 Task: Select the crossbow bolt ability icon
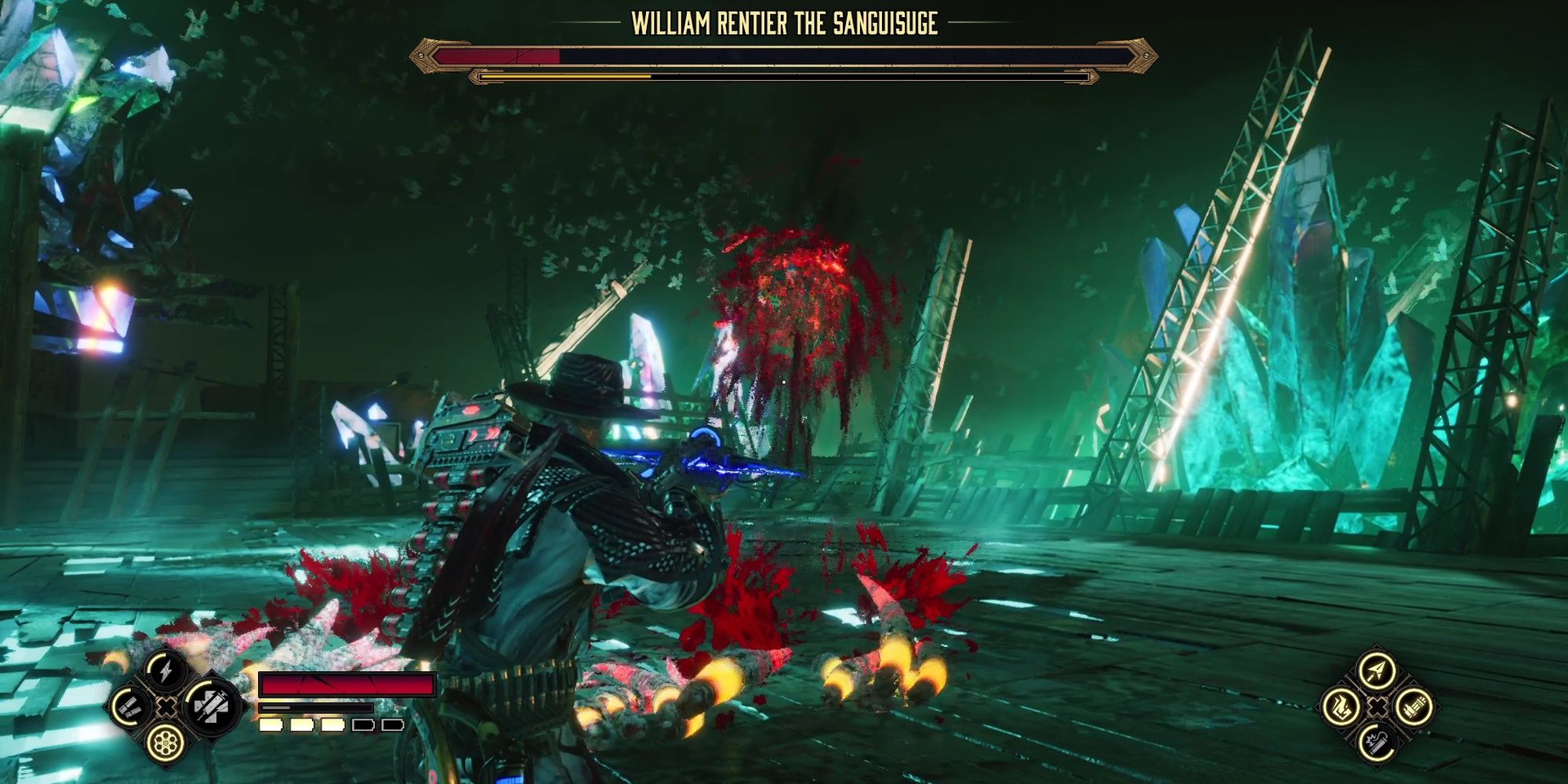pyautogui.click(x=1377, y=672)
